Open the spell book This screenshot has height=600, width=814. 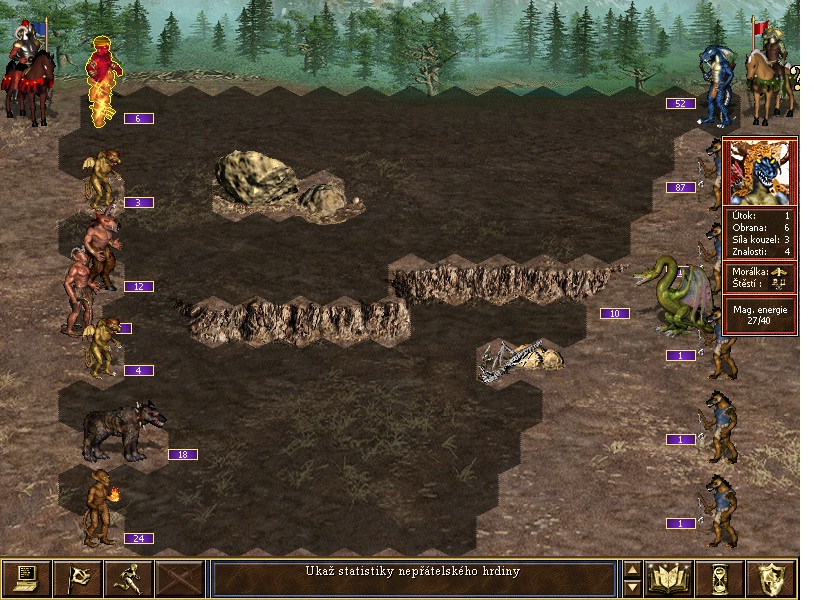tap(671, 578)
